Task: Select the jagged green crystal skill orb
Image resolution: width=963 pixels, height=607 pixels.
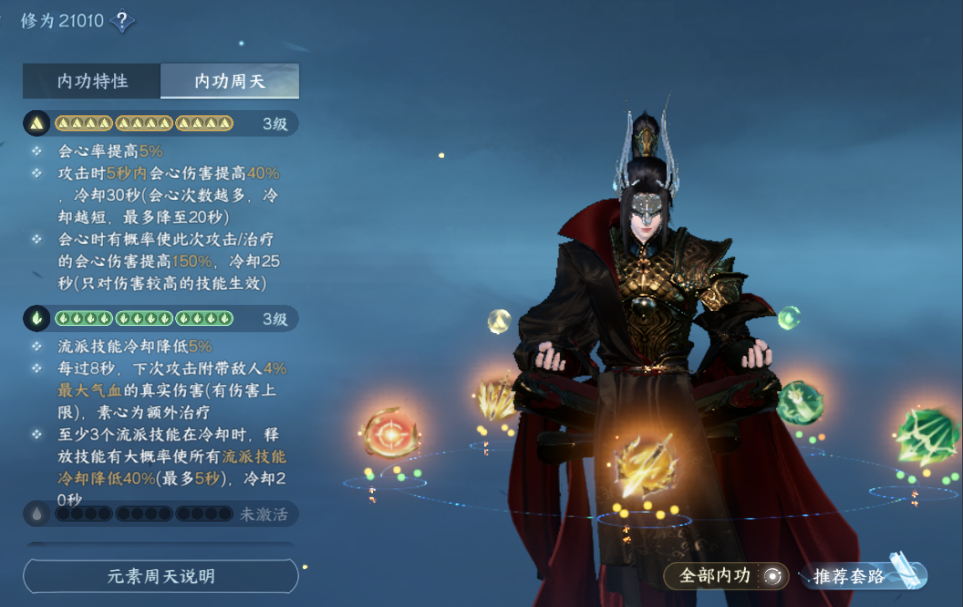Action: click(927, 436)
